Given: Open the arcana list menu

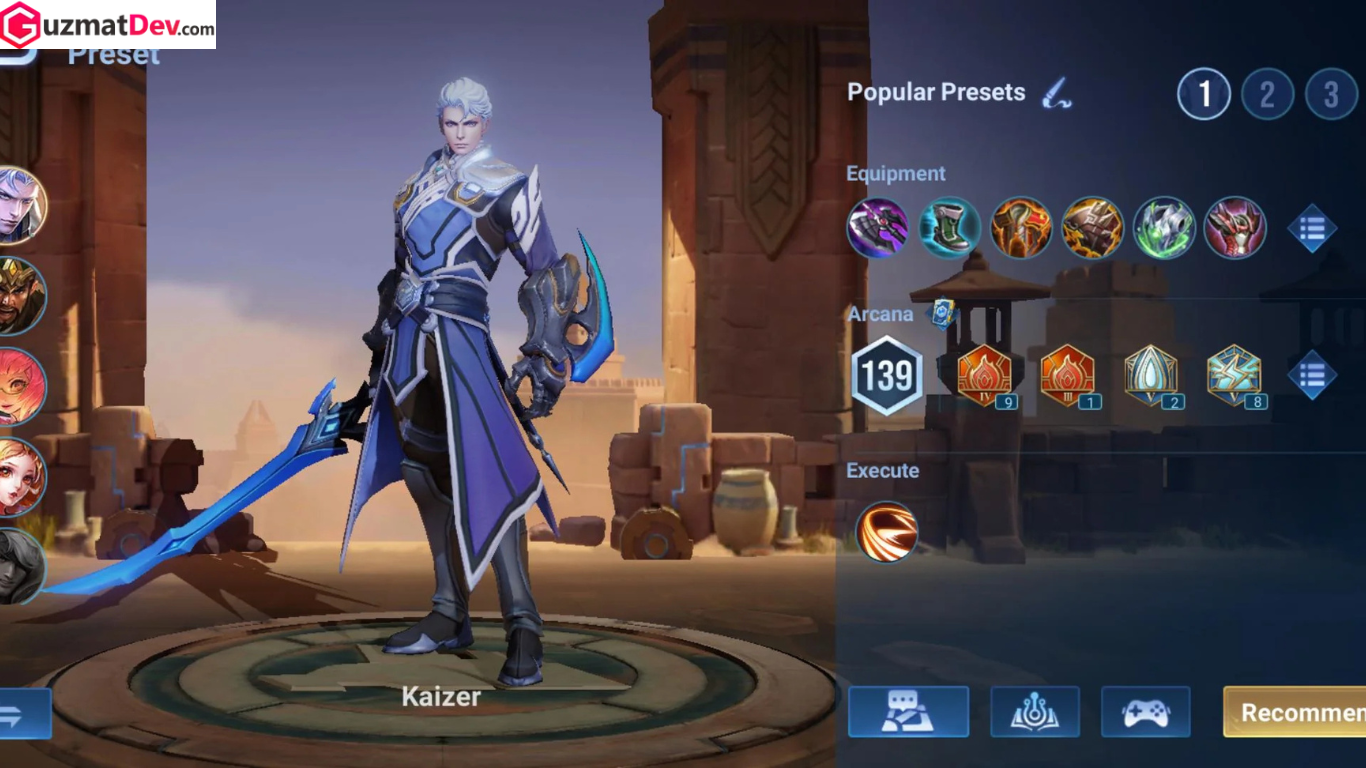Looking at the screenshot, I should point(1312,375).
